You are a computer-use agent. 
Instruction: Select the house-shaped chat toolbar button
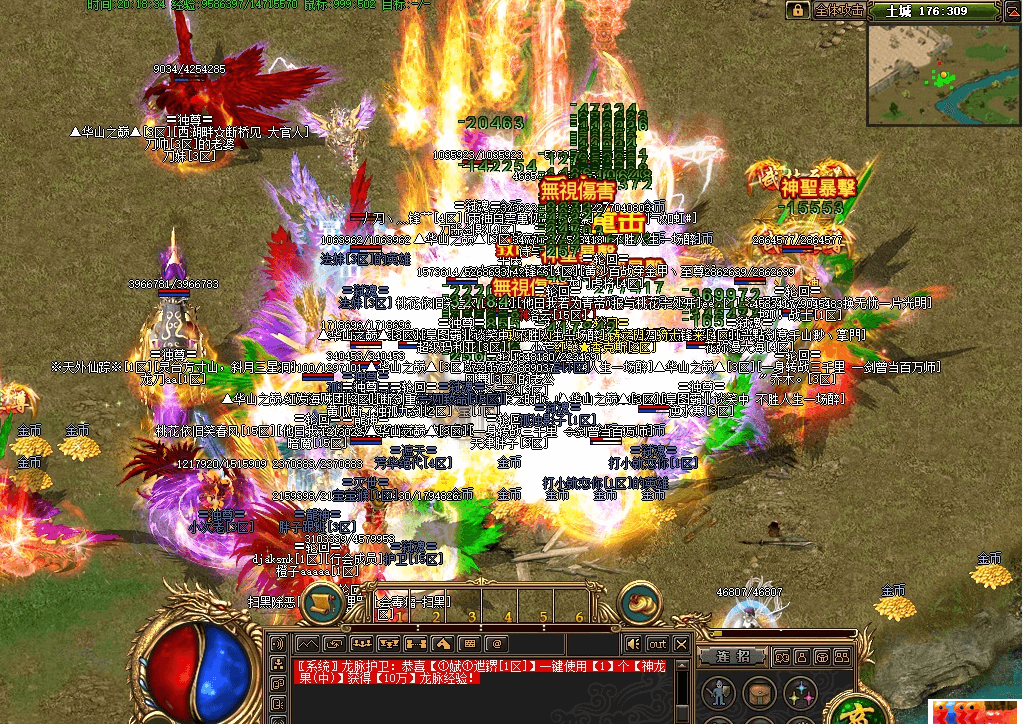442,643
